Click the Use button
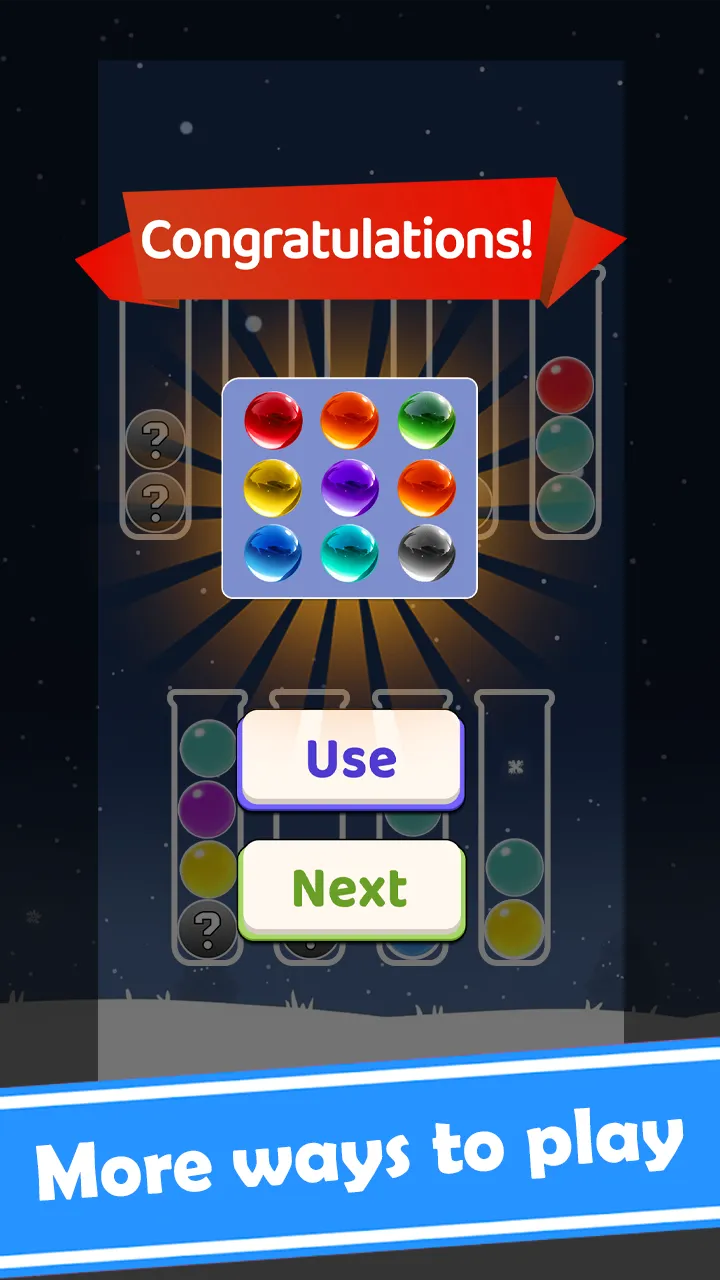Image resolution: width=720 pixels, height=1280 pixels. 351,758
